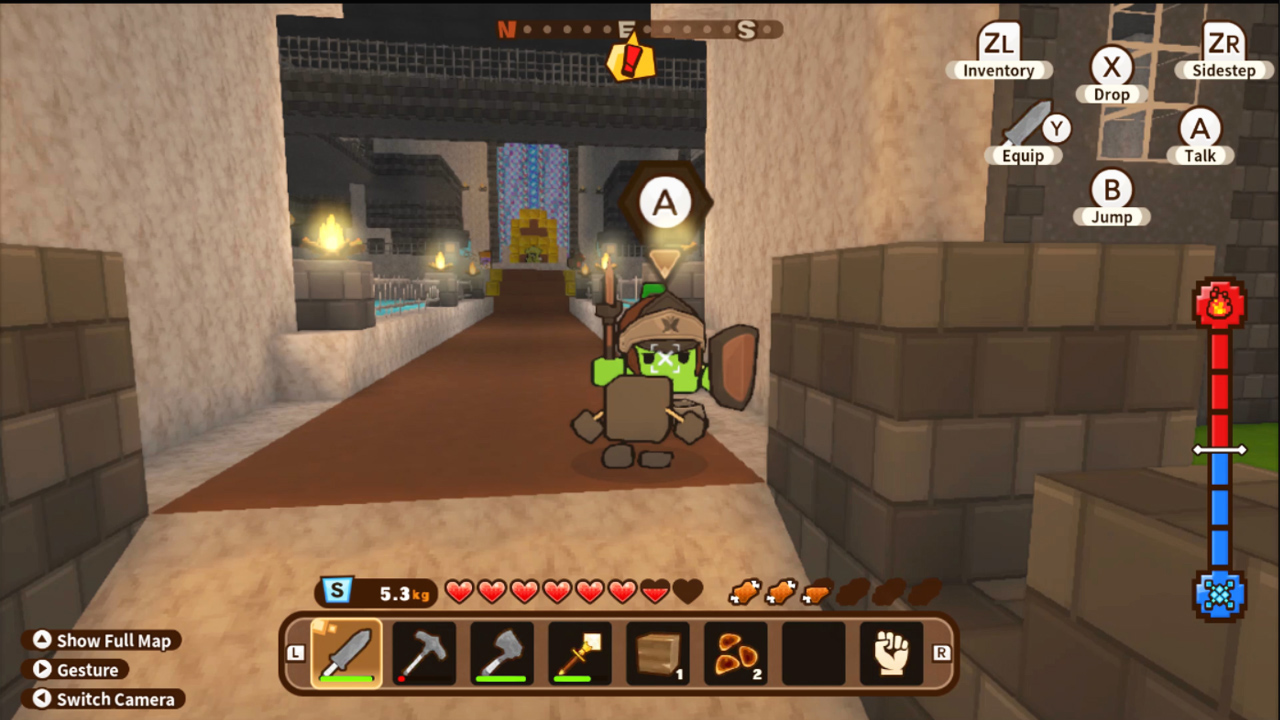The width and height of the screenshot is (1280, 720).
Task: Click the ZR Sidestep control
Action: click(1222, 50)
